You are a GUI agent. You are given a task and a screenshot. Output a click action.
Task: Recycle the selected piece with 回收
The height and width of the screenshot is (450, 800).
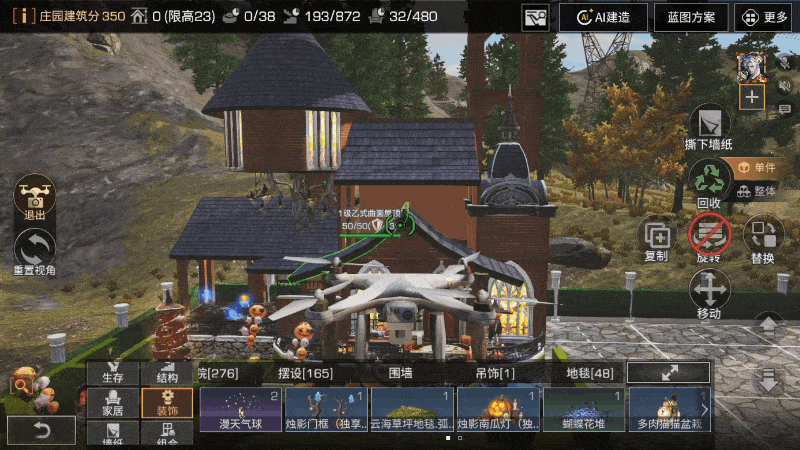[x=710, y=180]
